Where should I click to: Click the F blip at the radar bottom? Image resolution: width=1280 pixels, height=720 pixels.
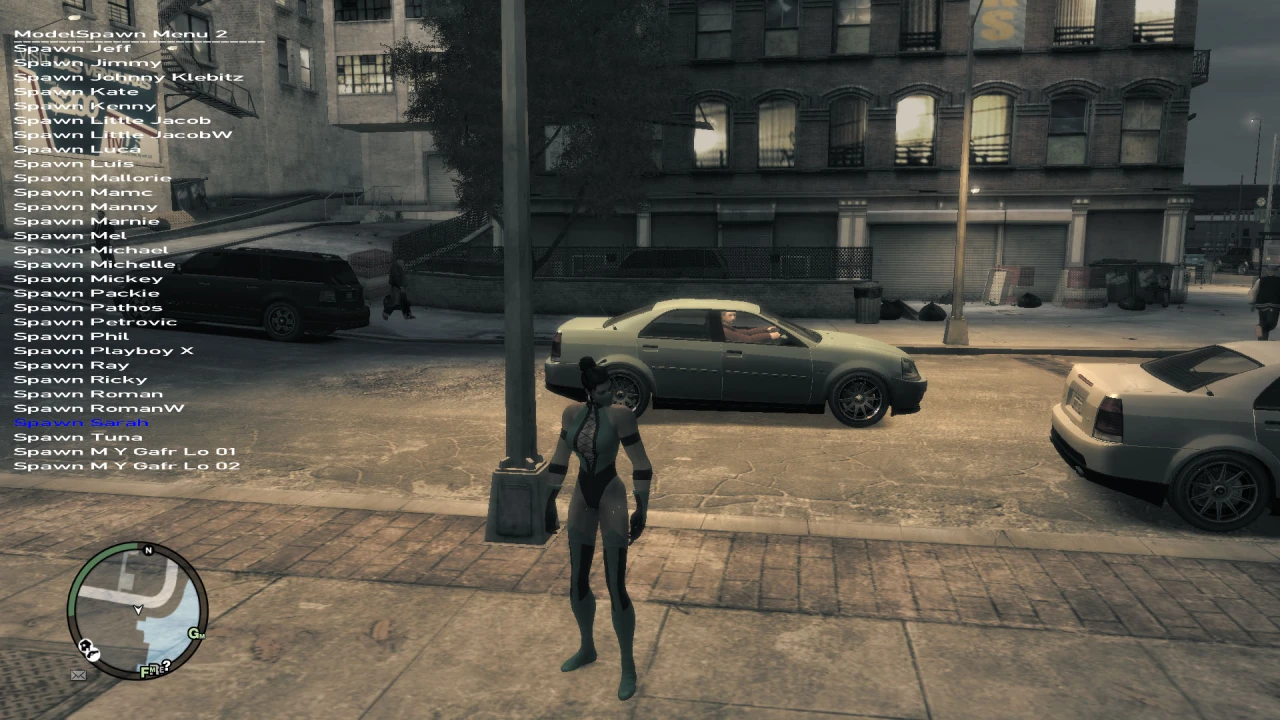[144, 672]
